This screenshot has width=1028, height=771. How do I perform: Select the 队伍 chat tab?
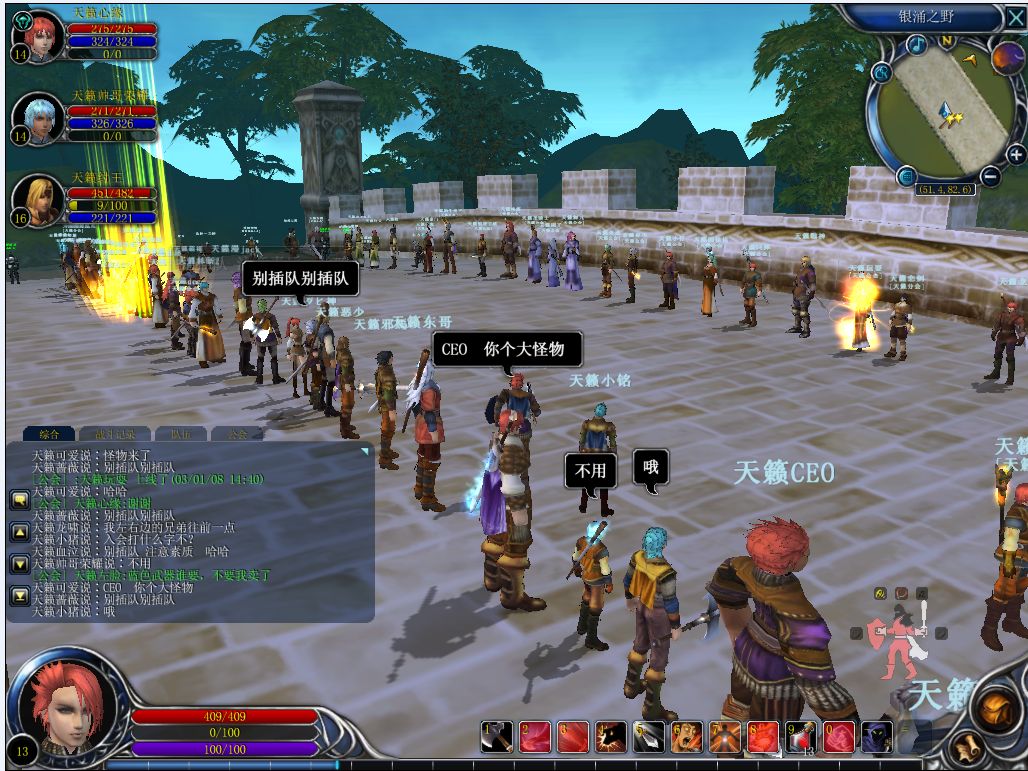tap(180, 434)
